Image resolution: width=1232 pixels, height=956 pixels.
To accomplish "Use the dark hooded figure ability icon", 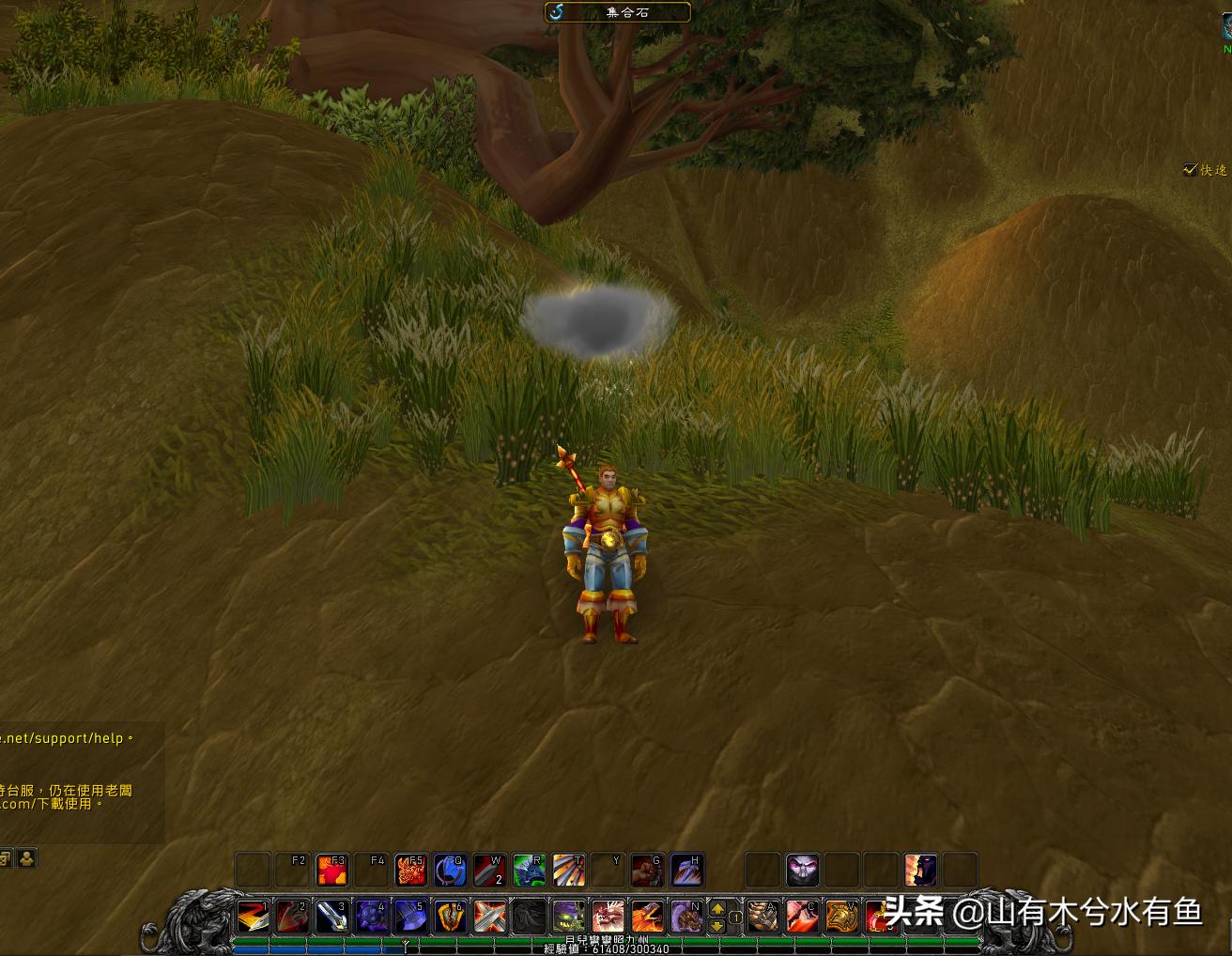I will [x=920, y=871].
